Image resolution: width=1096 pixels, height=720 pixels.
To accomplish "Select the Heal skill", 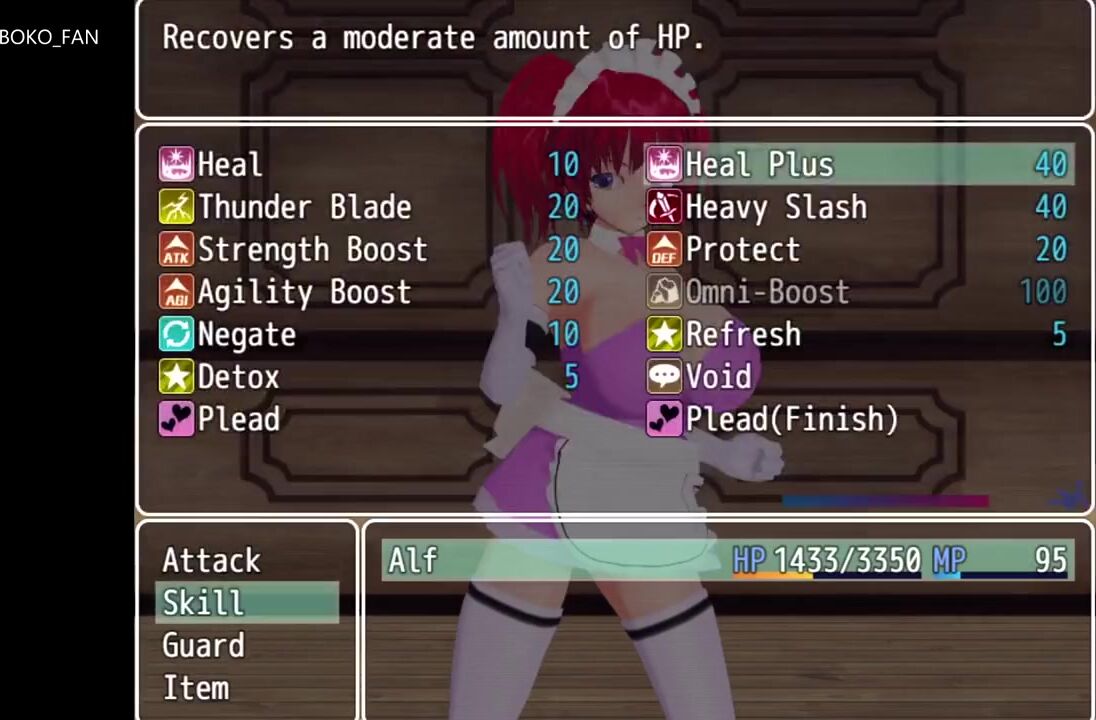I will click(230, 164).
